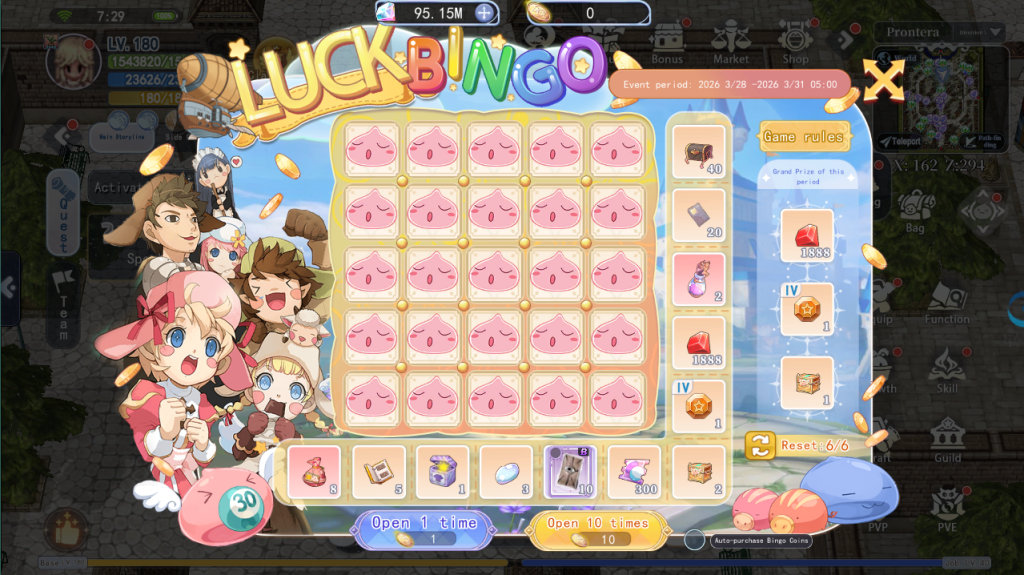1024x575 pixels.
Task: View the grand prize orange star medal
Action: [x=806, y=309]
